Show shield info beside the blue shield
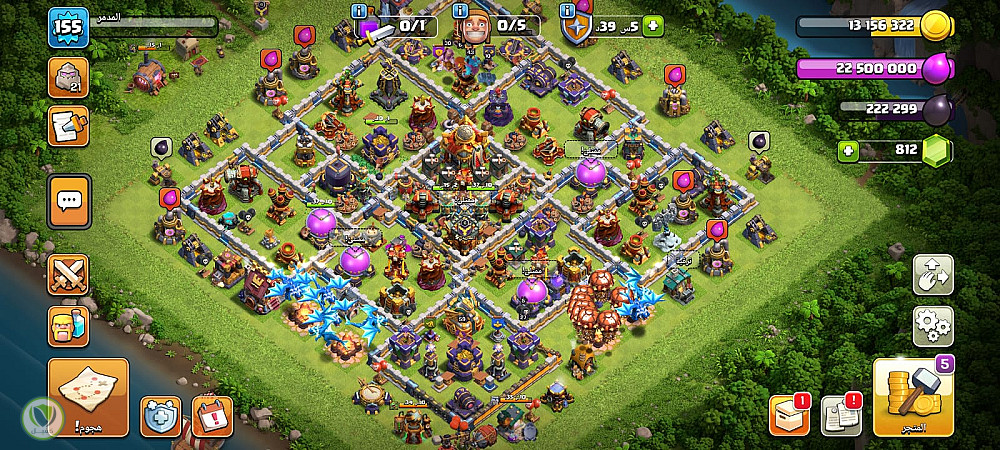The height and width of the screenshot is (450, 1000). (566, 10)
